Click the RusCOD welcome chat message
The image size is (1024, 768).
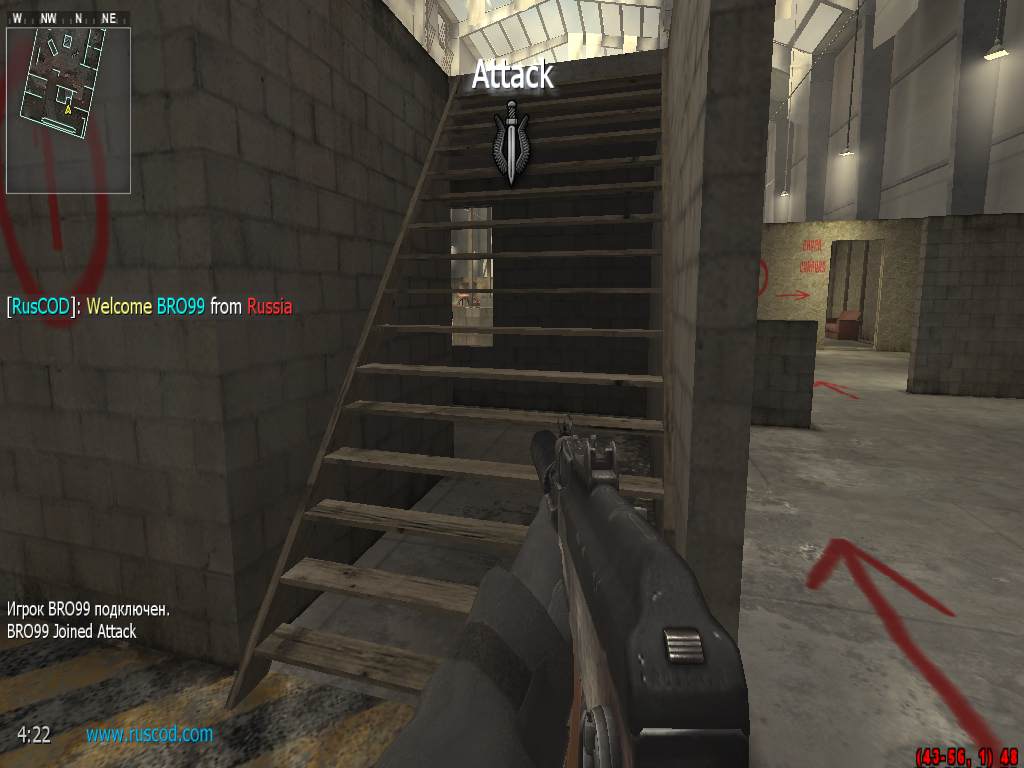(x=150, y=307)
